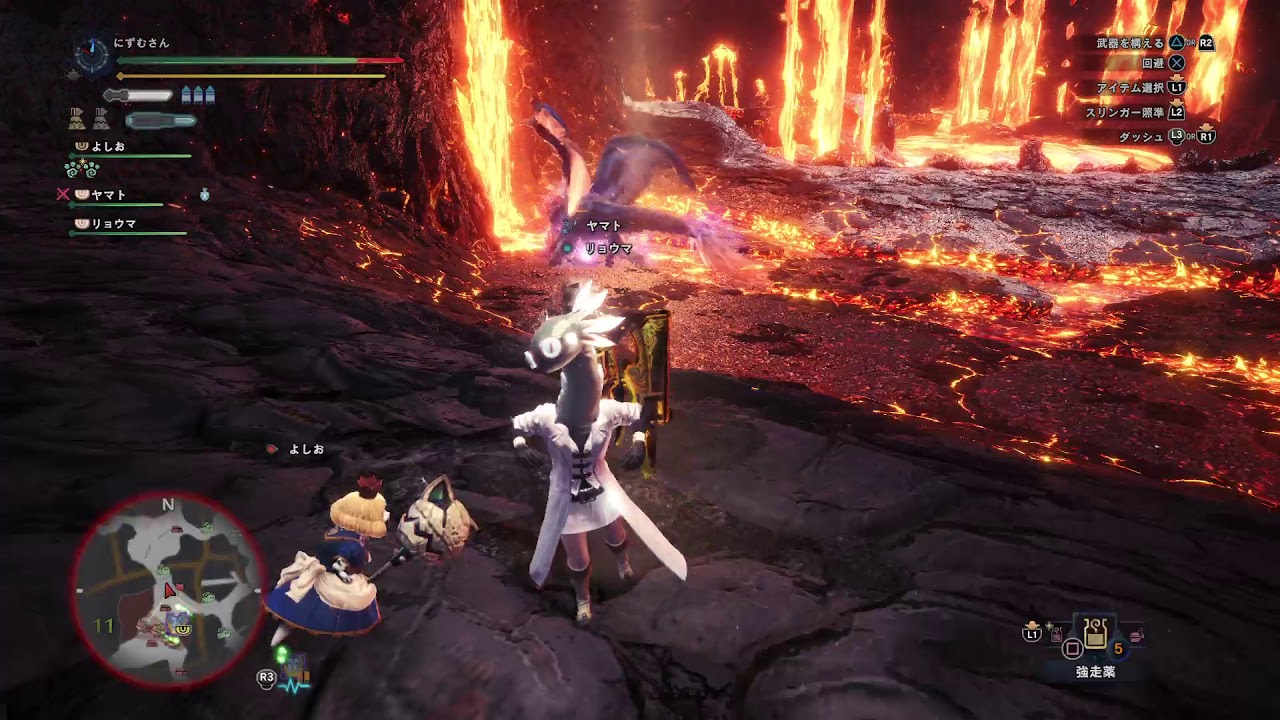The width and height of the screenshot is (1280, 720).
Task: Click the three blue phial icons
Action: tap(198, 95)
